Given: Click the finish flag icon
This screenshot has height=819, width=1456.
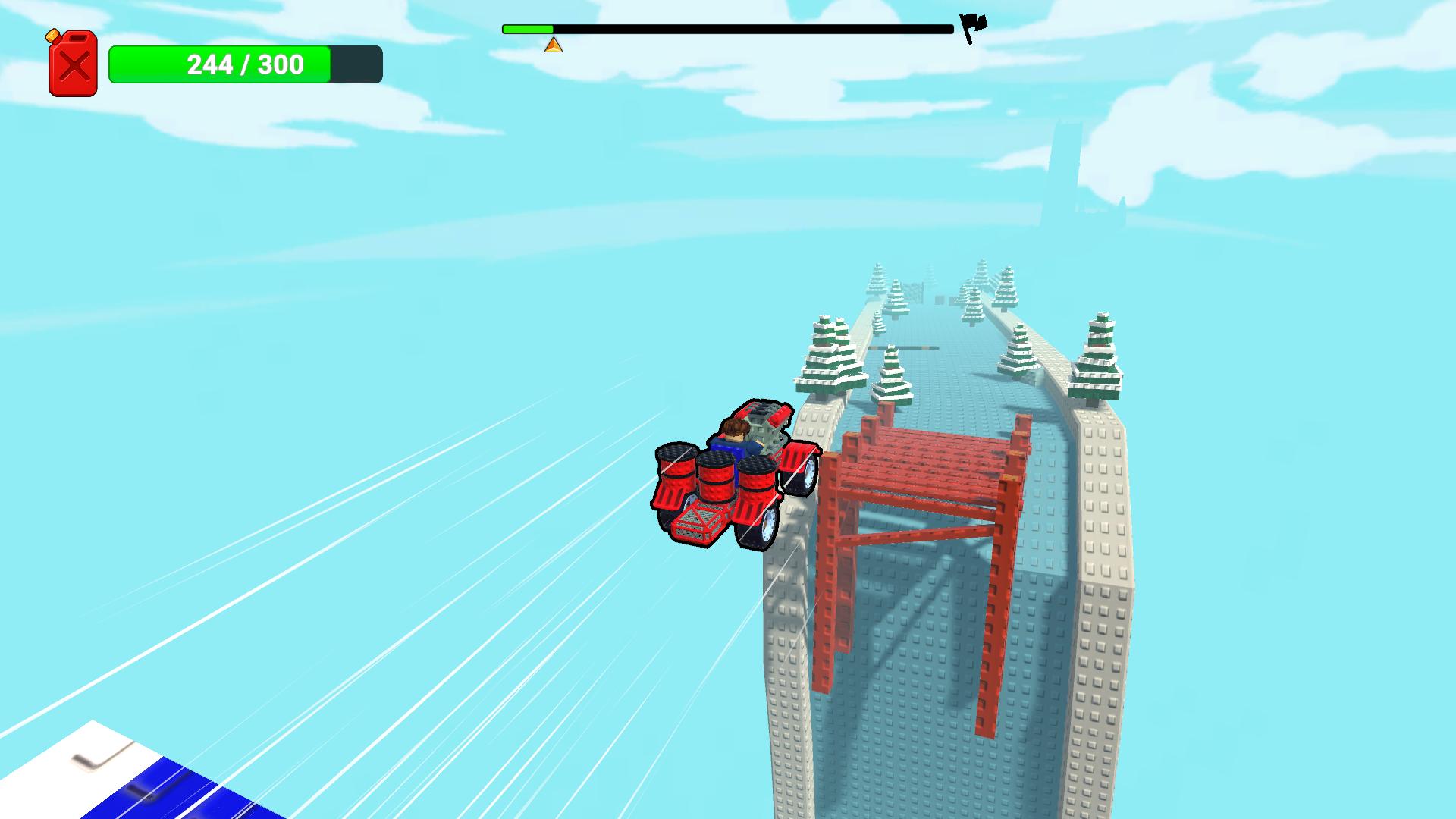Looking at the screenshot, I should [973, 23].
